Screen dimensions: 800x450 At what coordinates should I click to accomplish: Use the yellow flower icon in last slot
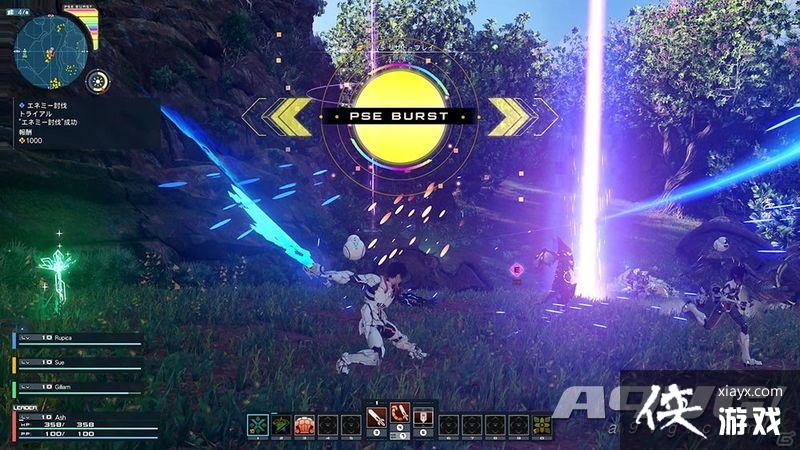(x=541, y=425)
